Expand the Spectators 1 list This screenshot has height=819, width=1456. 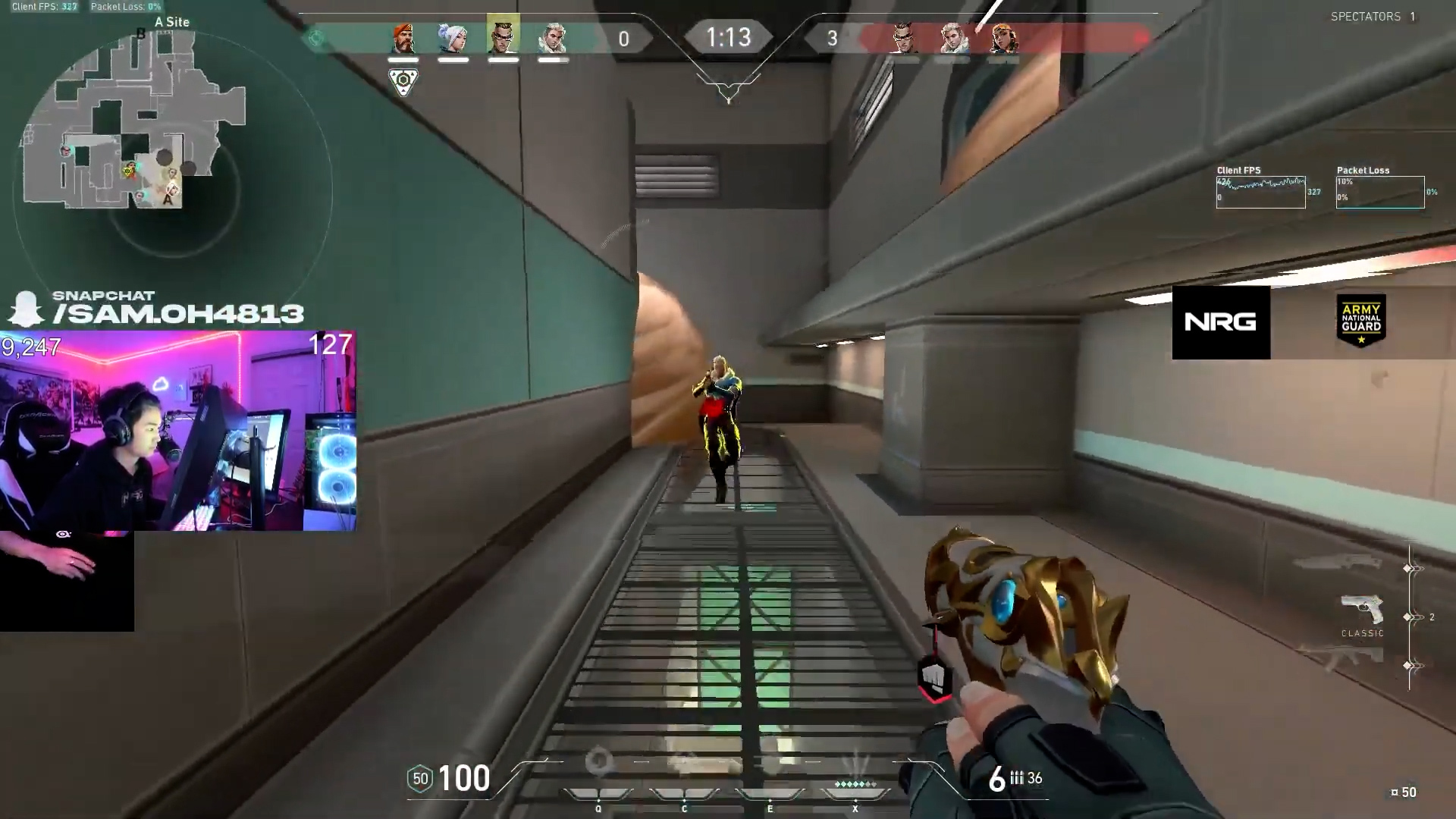[x=1373, y=16]
